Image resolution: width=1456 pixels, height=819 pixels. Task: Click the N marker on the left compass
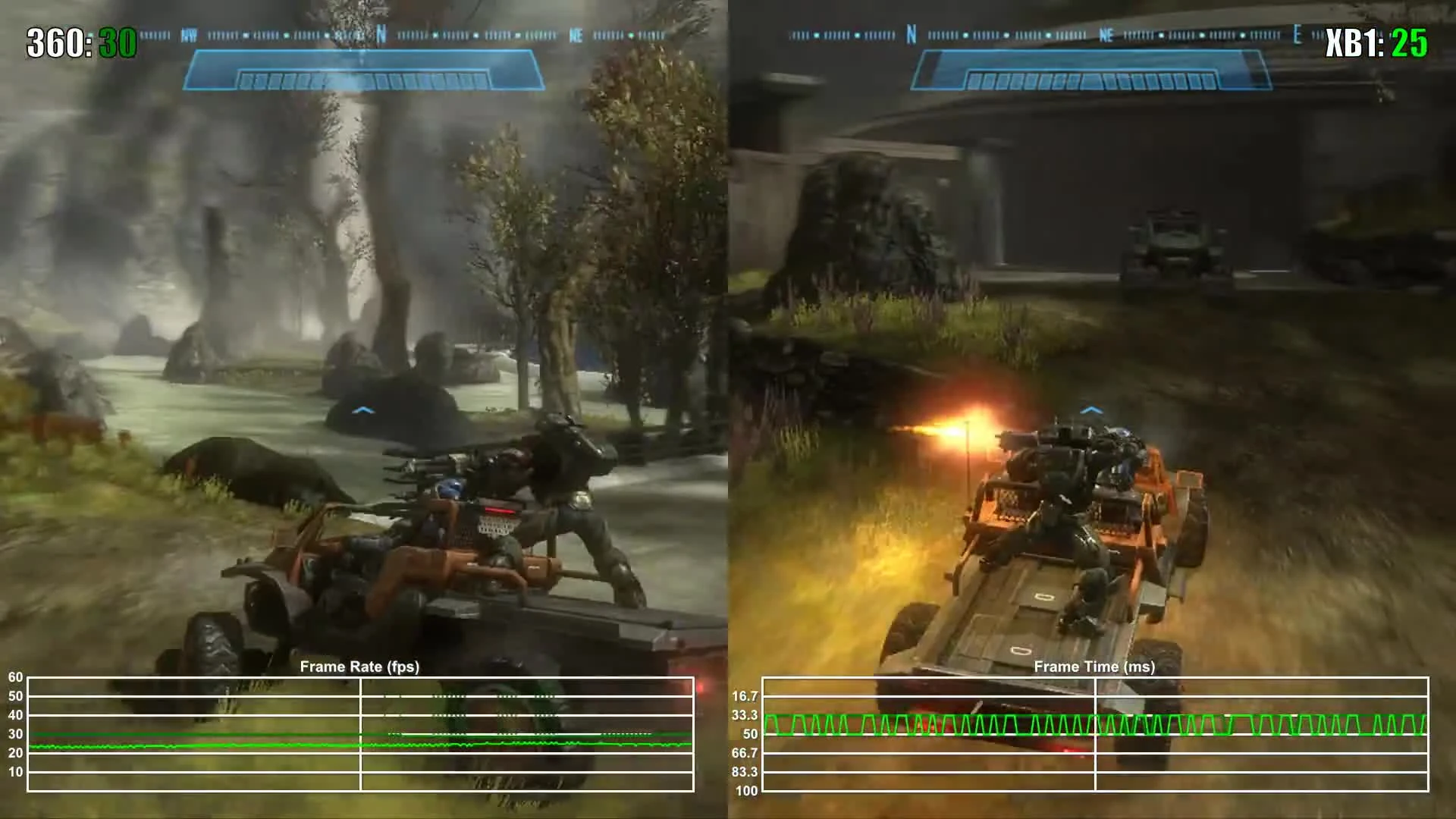(380, 35)
